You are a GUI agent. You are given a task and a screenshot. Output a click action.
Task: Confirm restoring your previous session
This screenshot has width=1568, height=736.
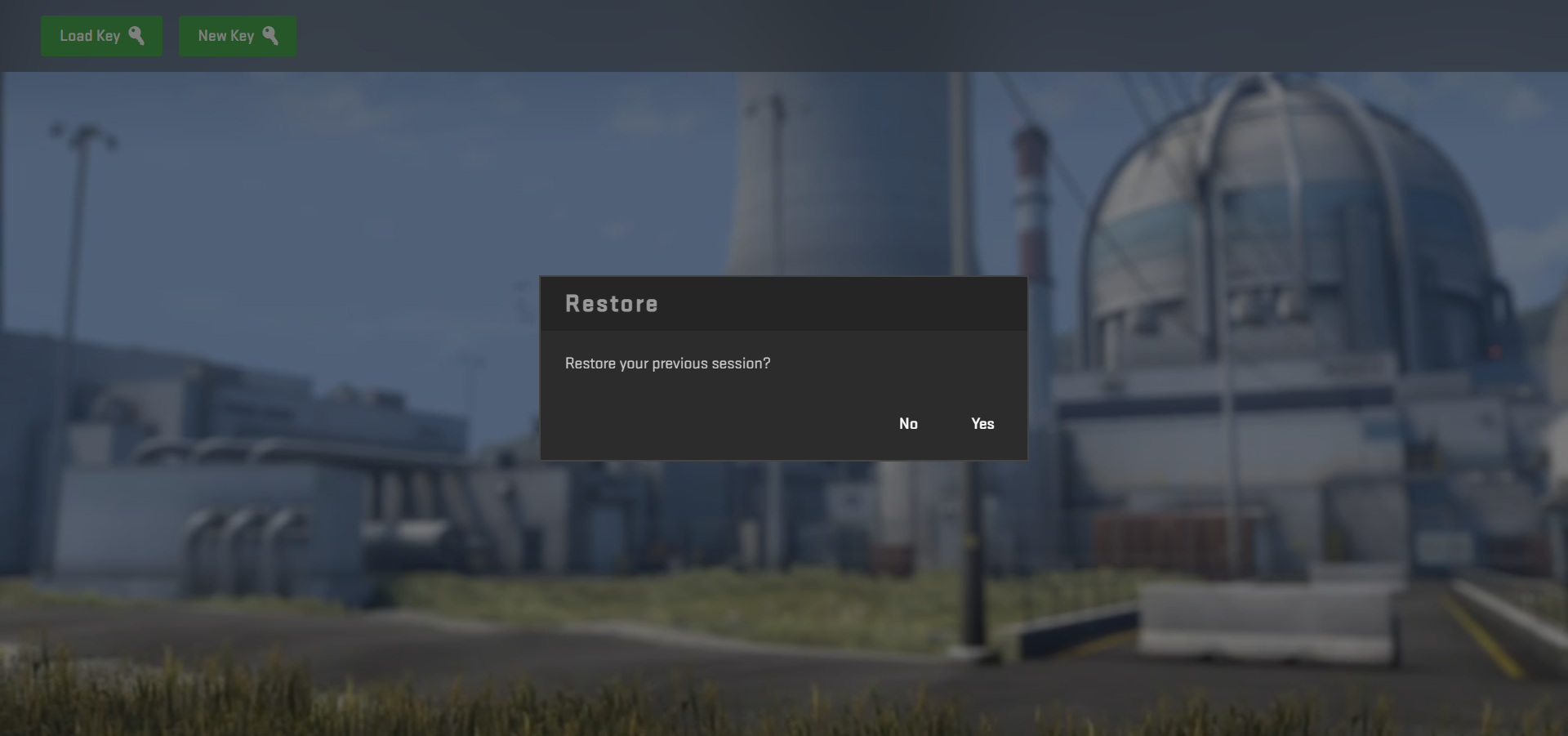tap(982, 423)
